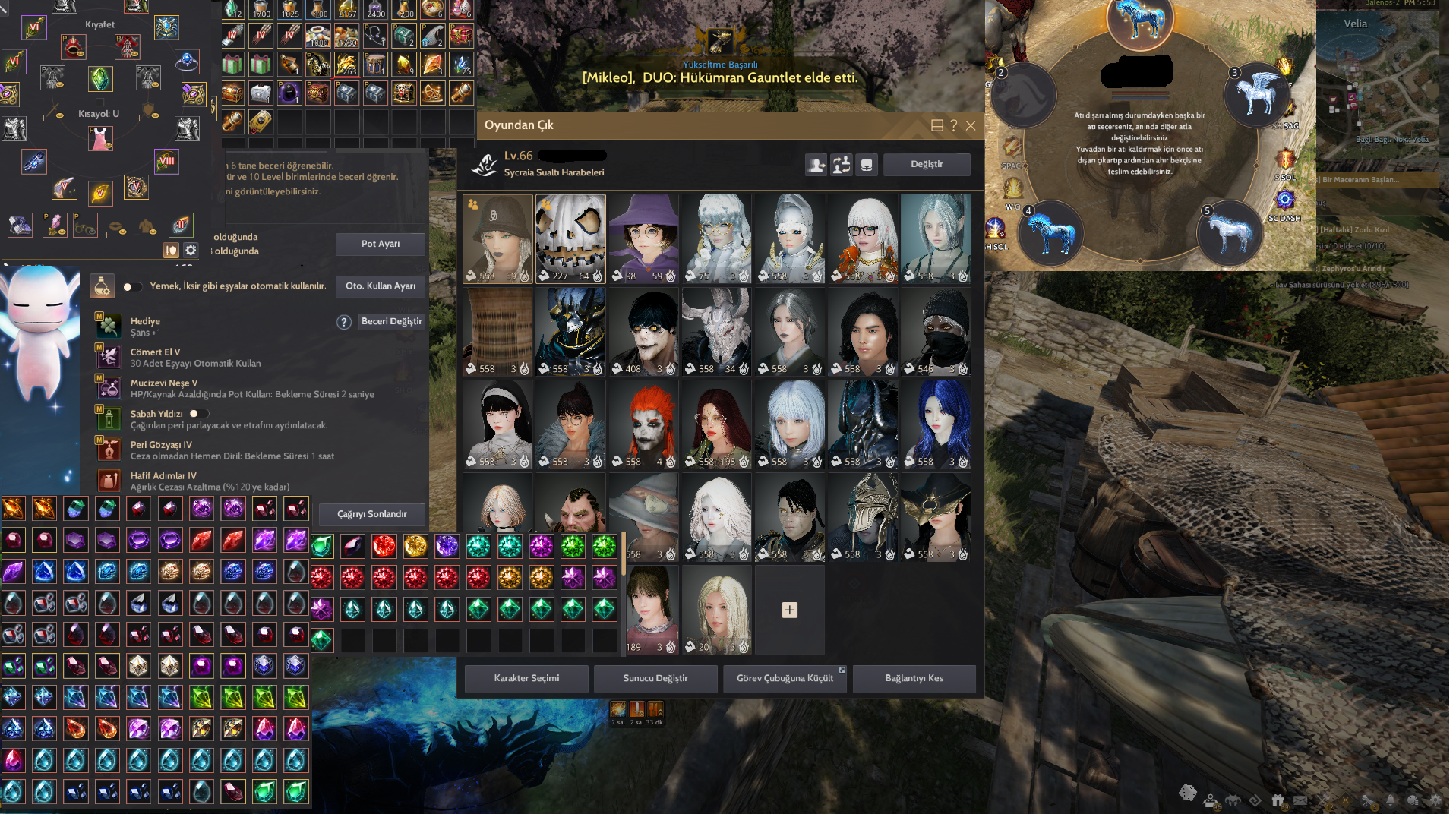Screen dimensions: 1456x814
Task: Open the gift box icon showing 39
Action: click(1278, 799)
